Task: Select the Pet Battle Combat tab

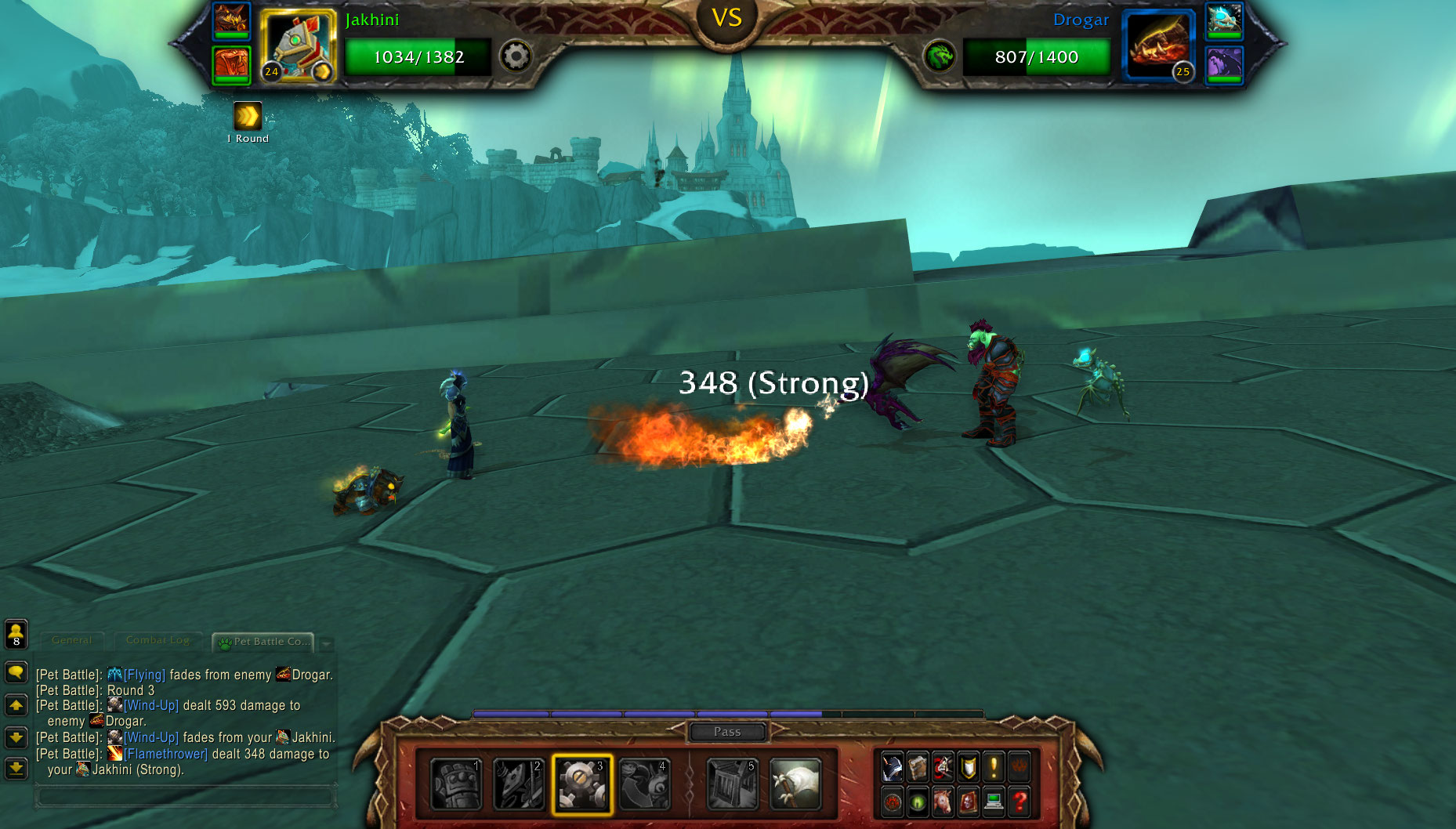Action: click(x=264, y=642)
